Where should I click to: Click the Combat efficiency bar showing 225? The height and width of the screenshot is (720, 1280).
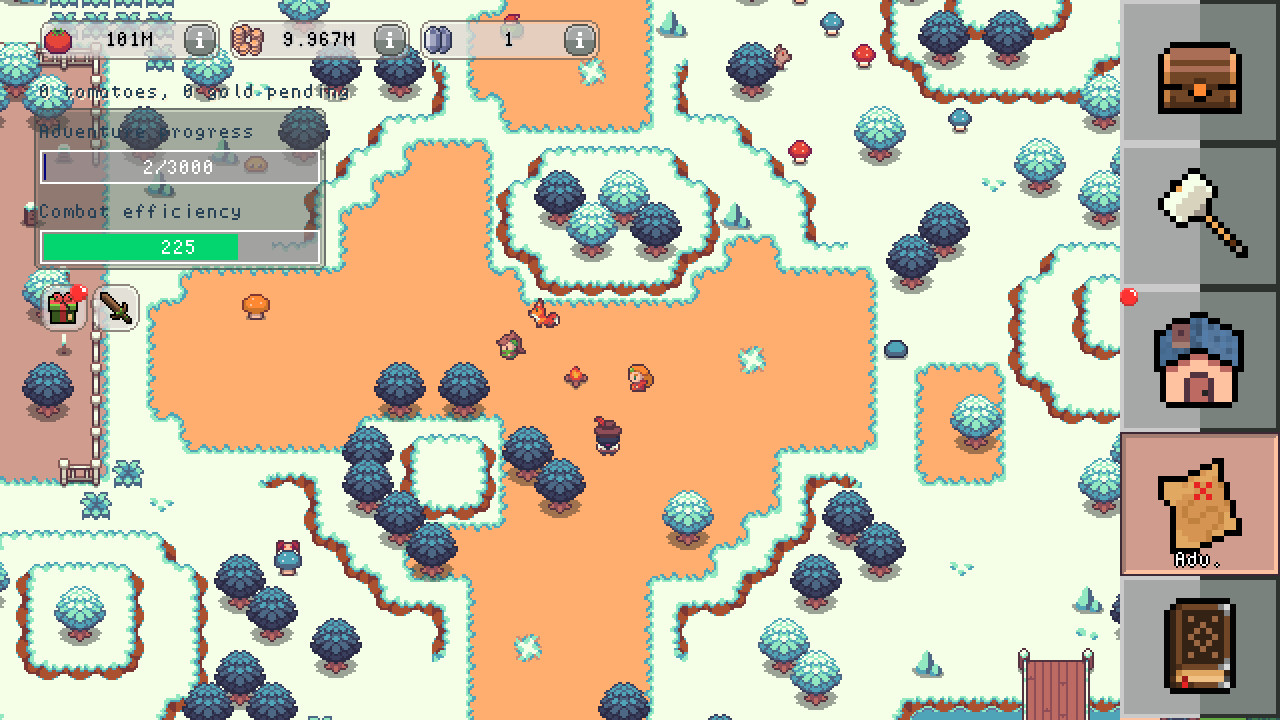178,247
